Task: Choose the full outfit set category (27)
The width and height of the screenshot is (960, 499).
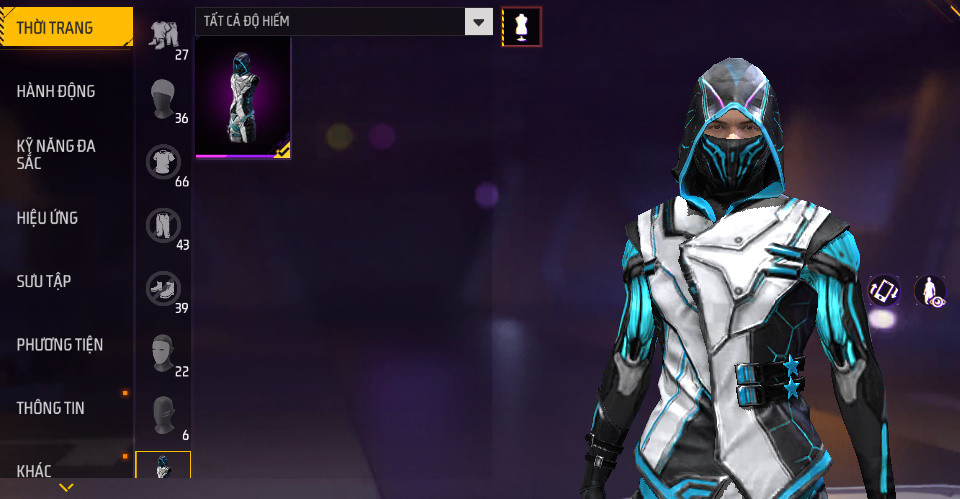Action: (164, 36)
